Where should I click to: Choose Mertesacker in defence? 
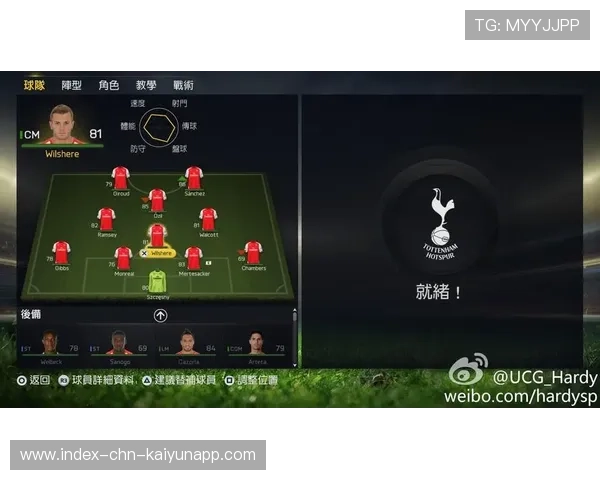pos(194,258)
